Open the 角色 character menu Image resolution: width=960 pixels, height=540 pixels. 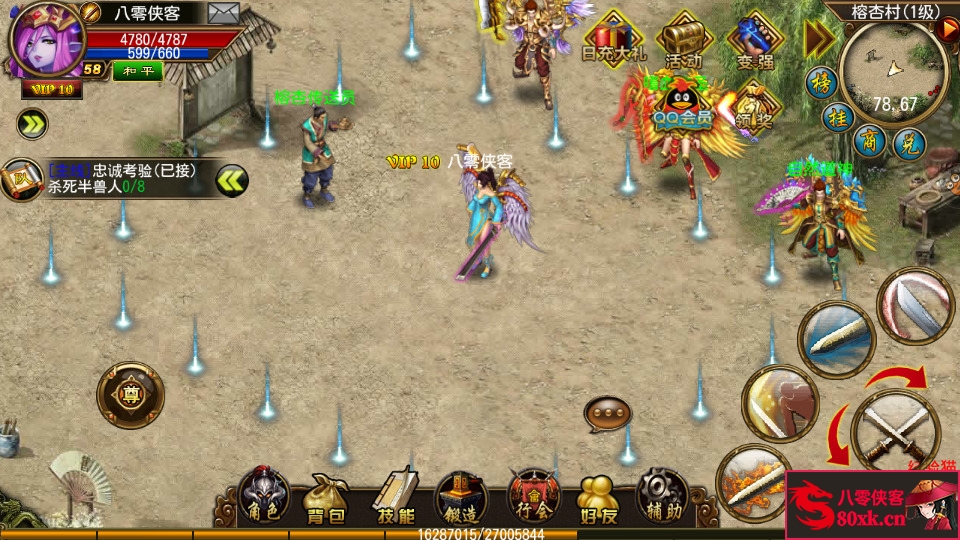click(x=264, y=496)
